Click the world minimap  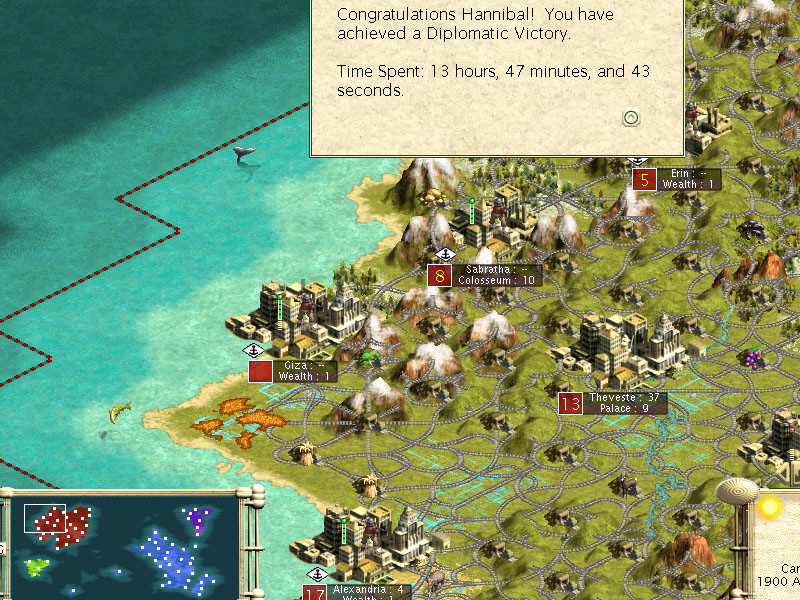(x=124, y=544)
